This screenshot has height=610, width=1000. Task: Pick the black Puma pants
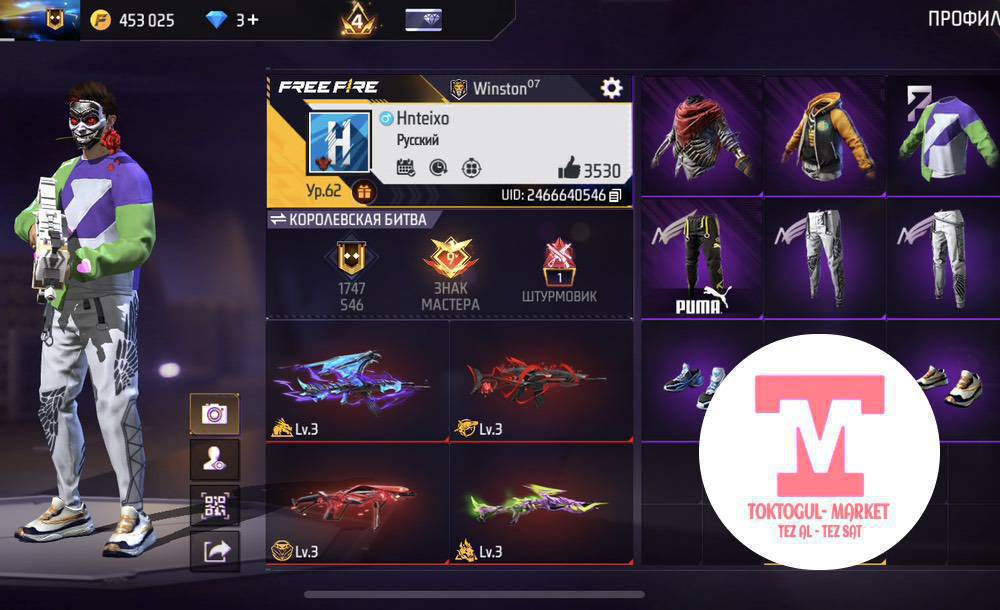point(700,258)
